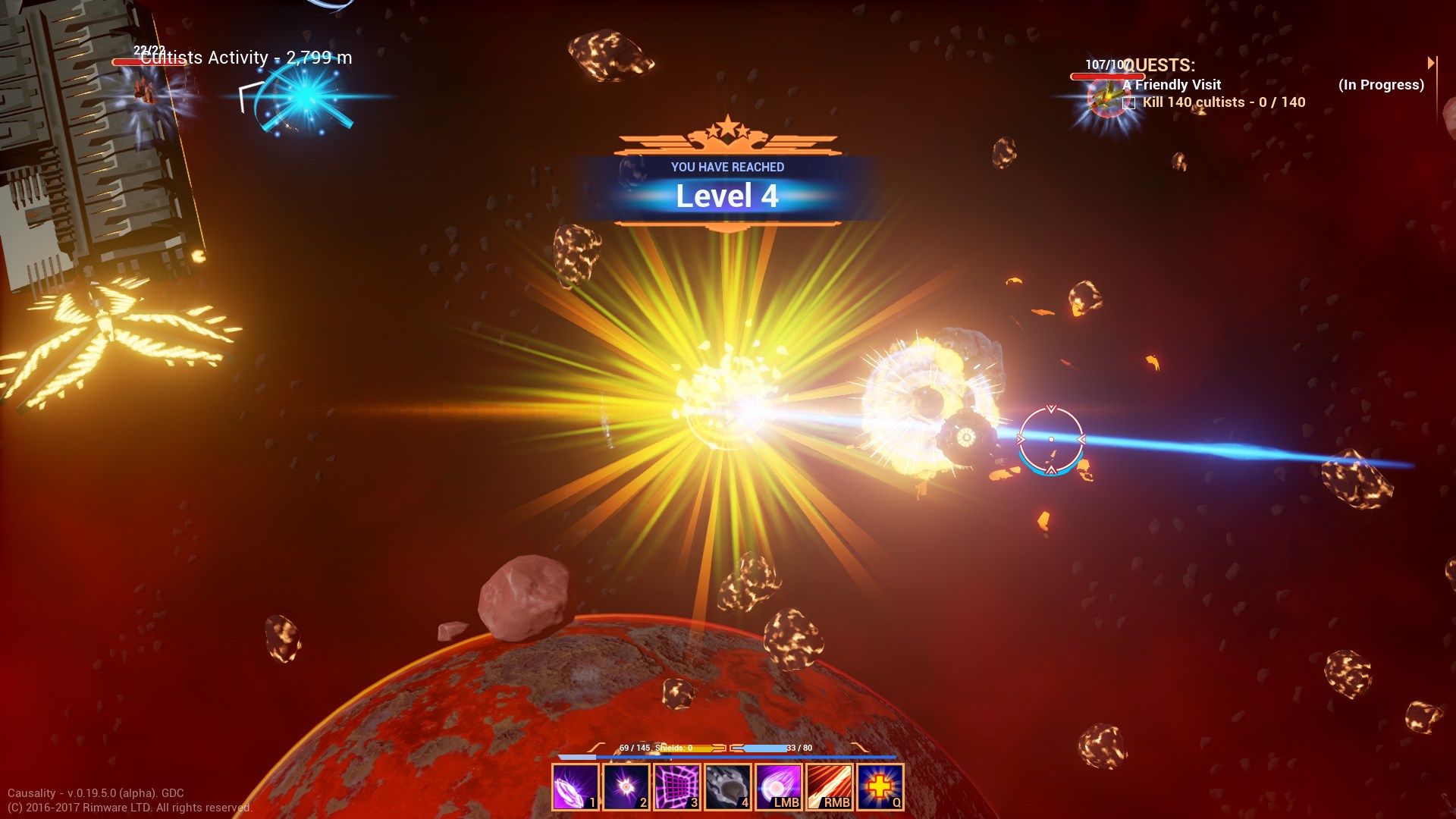Select the asteroid ability in slot 4
Image resolution: width=1456 pixels, height=819 pixels.
(x=727, y=788)
